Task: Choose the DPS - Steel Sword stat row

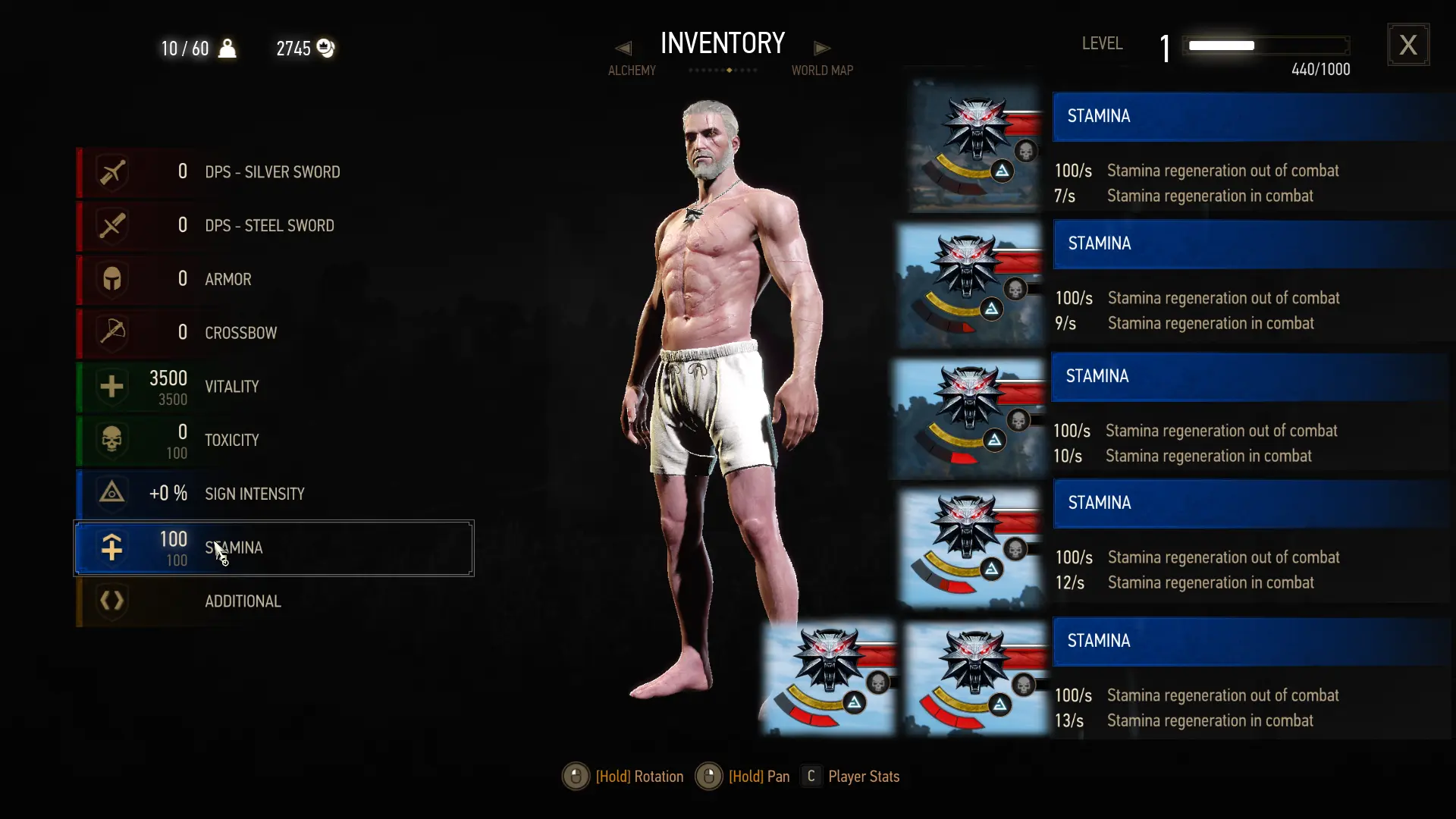Action: click(x=273, y=226)
